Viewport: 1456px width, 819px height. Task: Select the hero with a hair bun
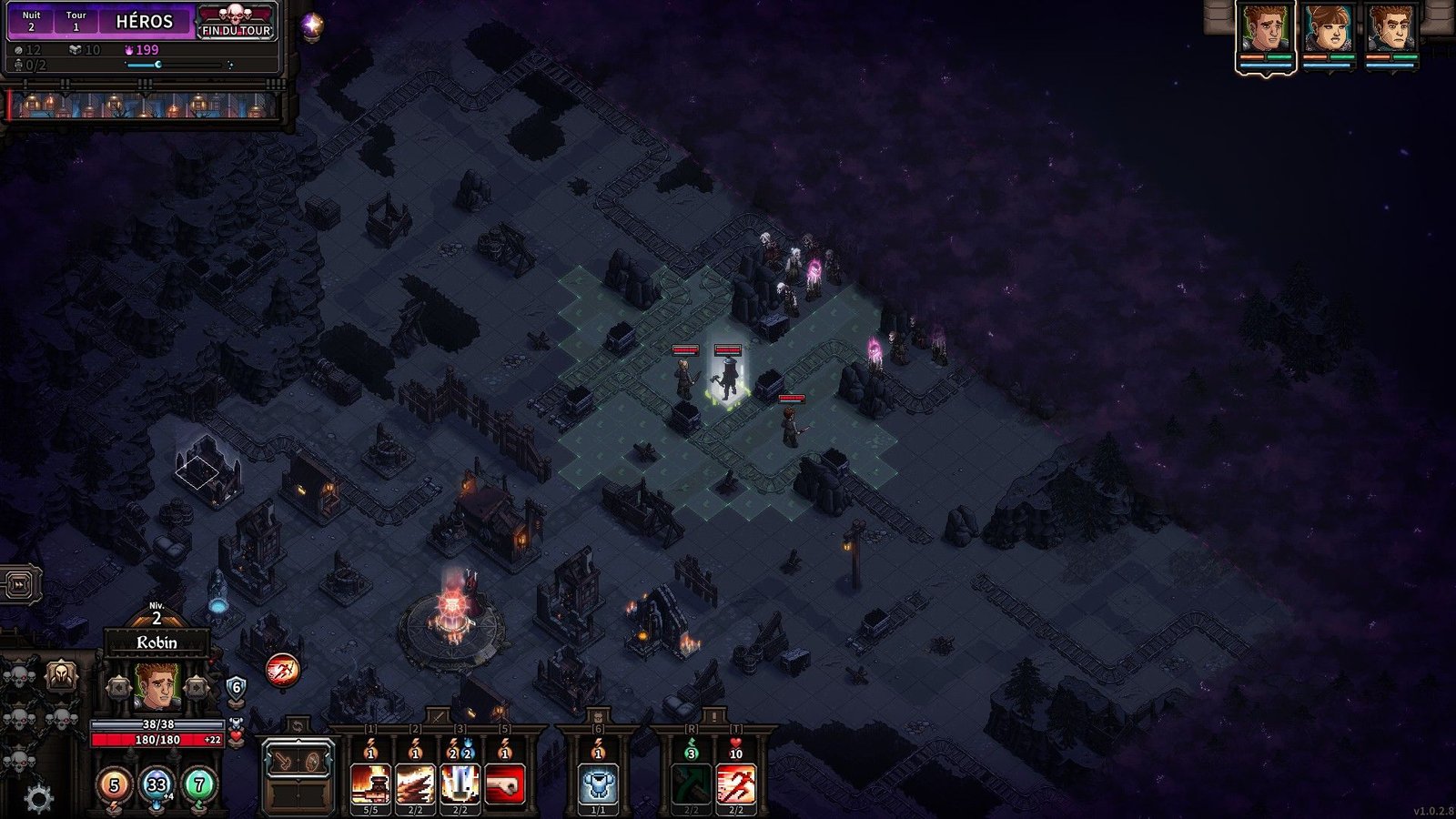click(1328, 31)
